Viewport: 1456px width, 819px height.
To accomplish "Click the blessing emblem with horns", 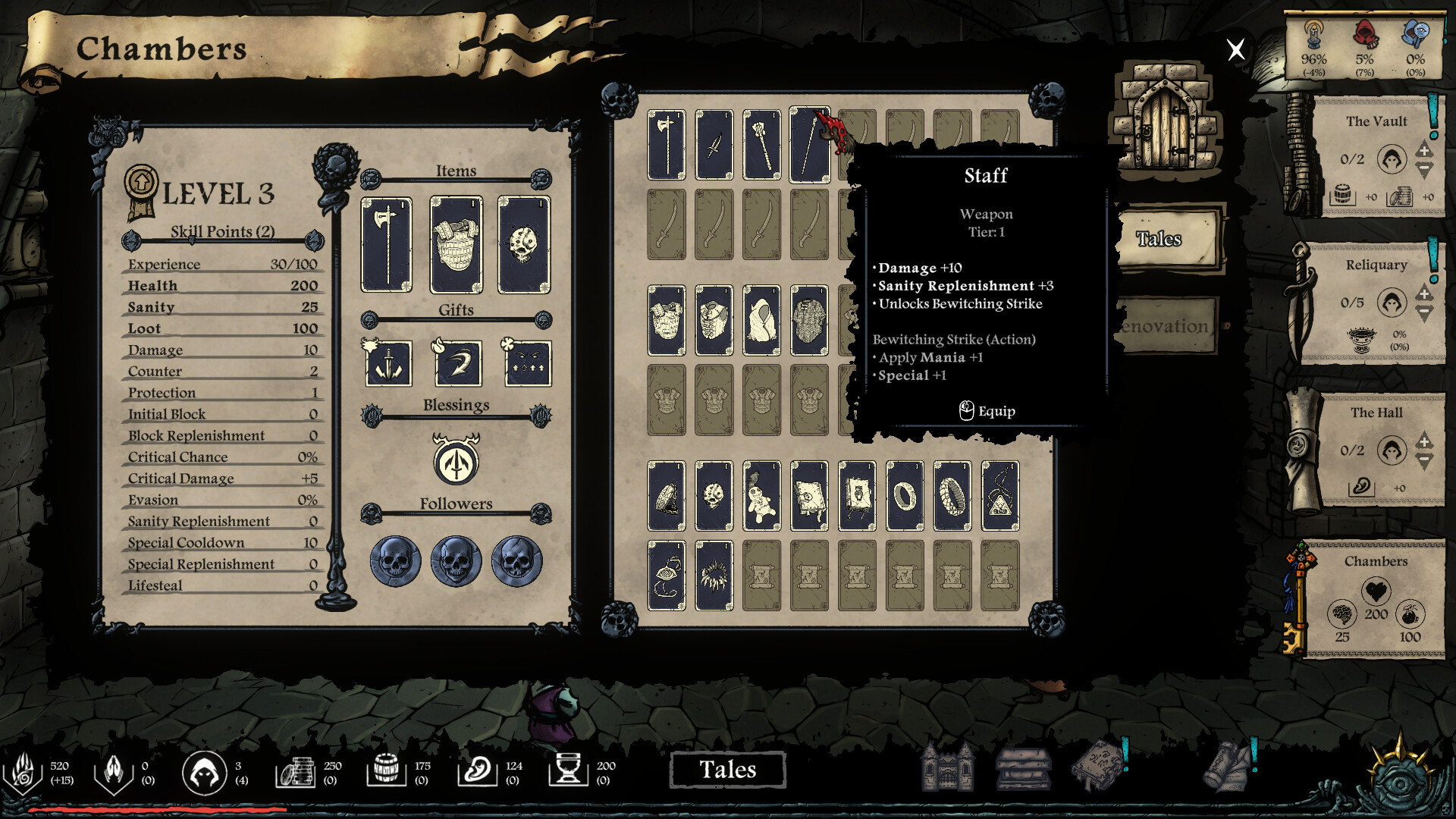I will point(456,460).
